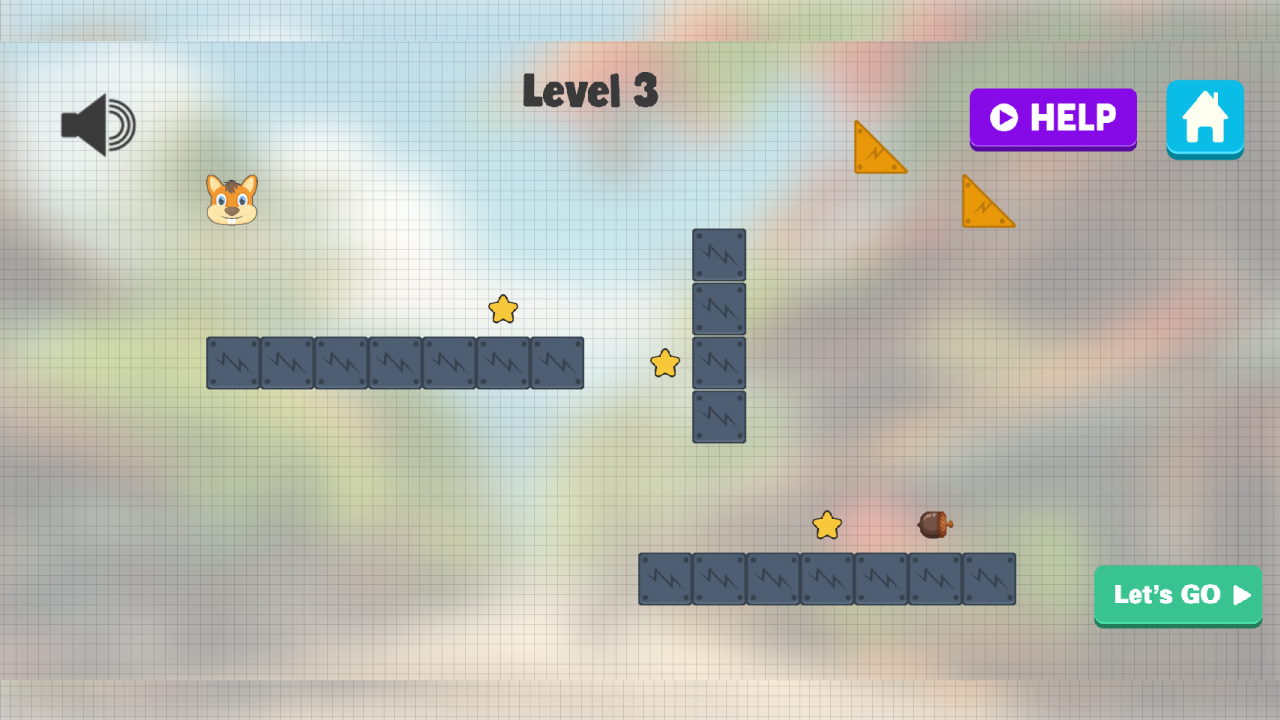Click the squirrel character
This screenshot has width=1280, height=720.
[232, 199]
